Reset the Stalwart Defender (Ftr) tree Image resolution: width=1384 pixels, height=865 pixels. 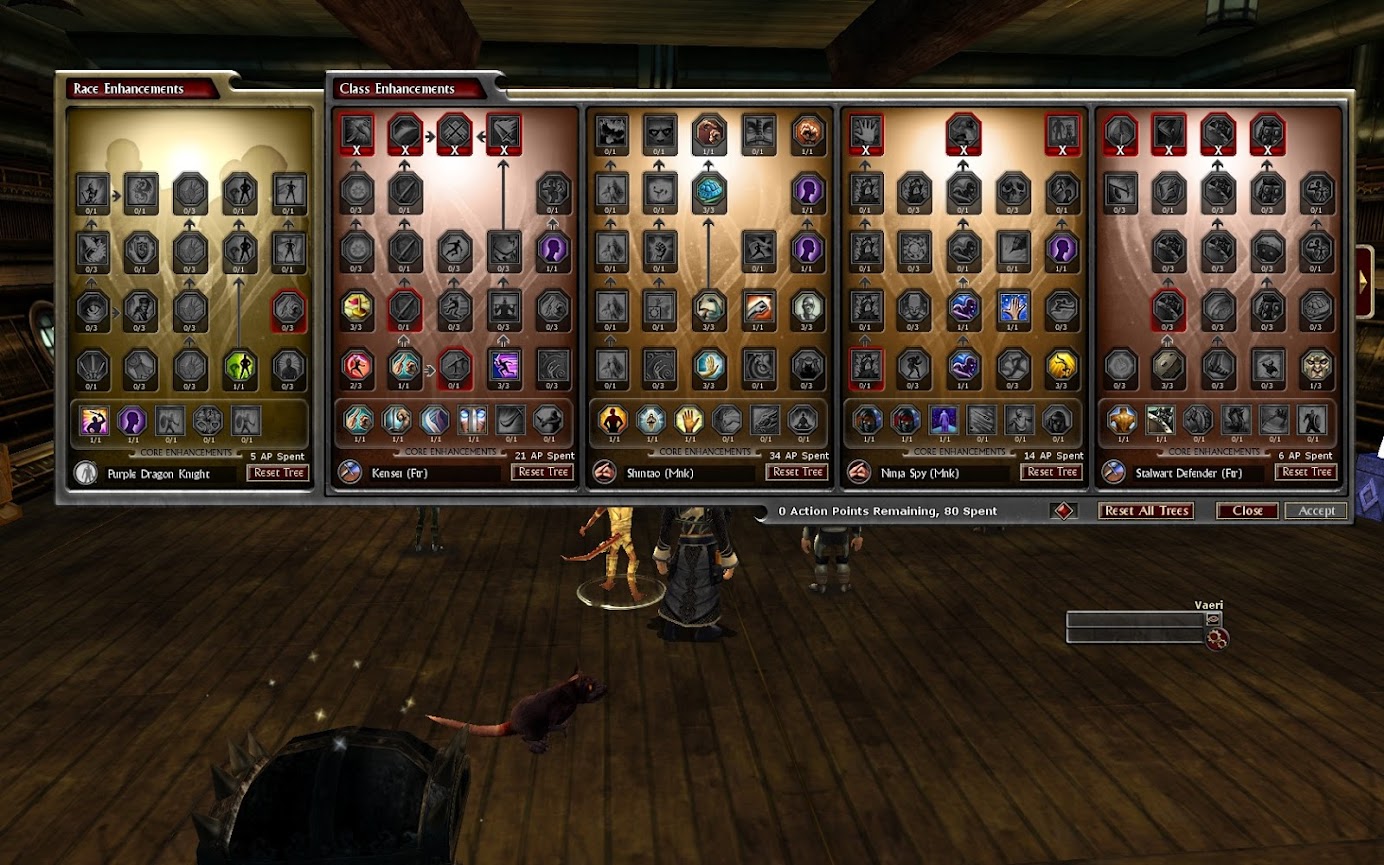1306,472
